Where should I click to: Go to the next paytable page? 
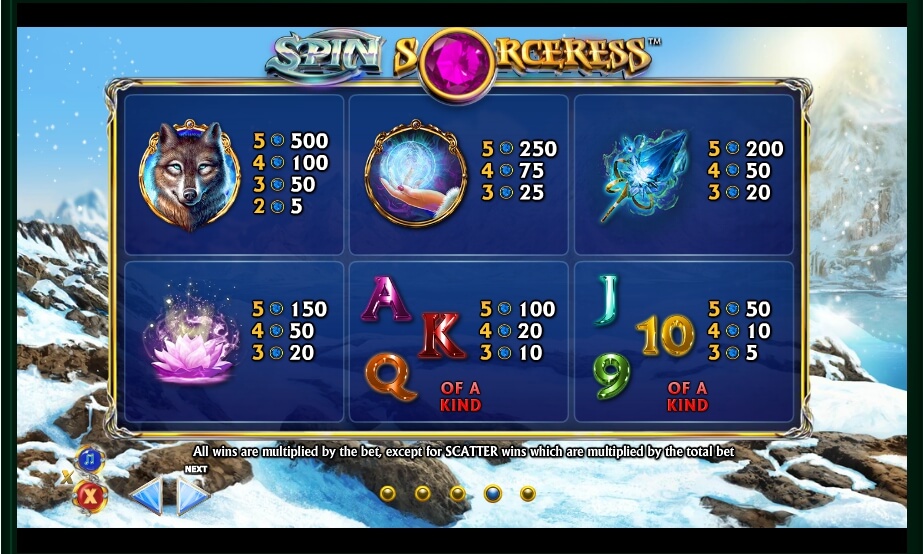[x=194, y=495]
